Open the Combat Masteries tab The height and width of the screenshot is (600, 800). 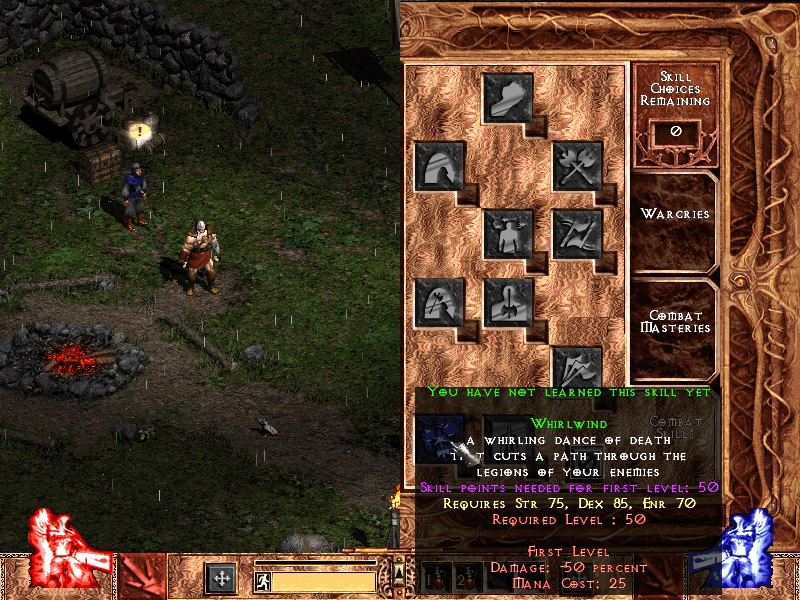(x=675, y=322)
